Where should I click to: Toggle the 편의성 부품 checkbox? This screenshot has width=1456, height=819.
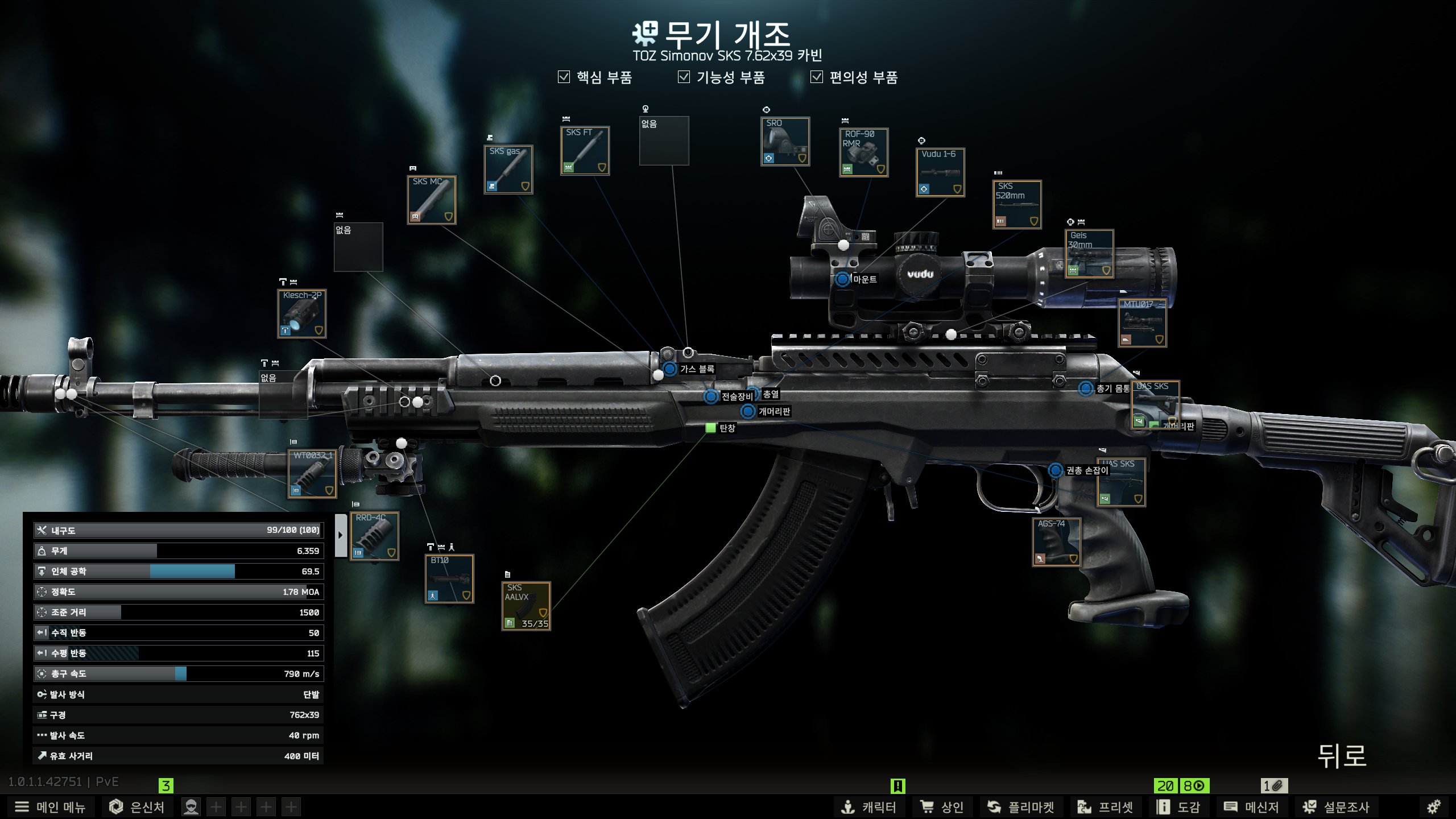(817, 77)
